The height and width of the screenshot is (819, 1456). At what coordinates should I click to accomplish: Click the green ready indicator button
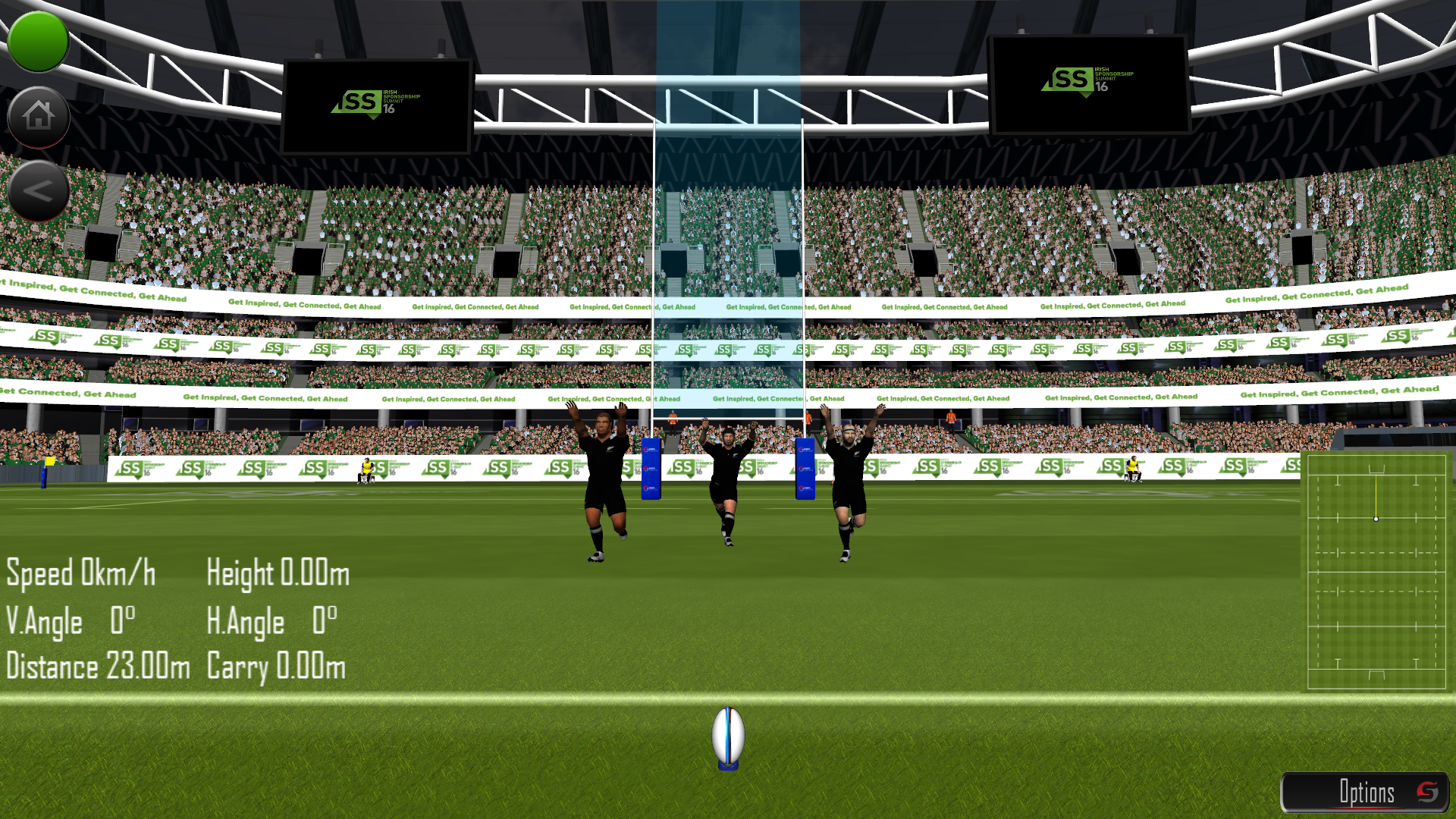pyautogui.click(x=38, y=39)
